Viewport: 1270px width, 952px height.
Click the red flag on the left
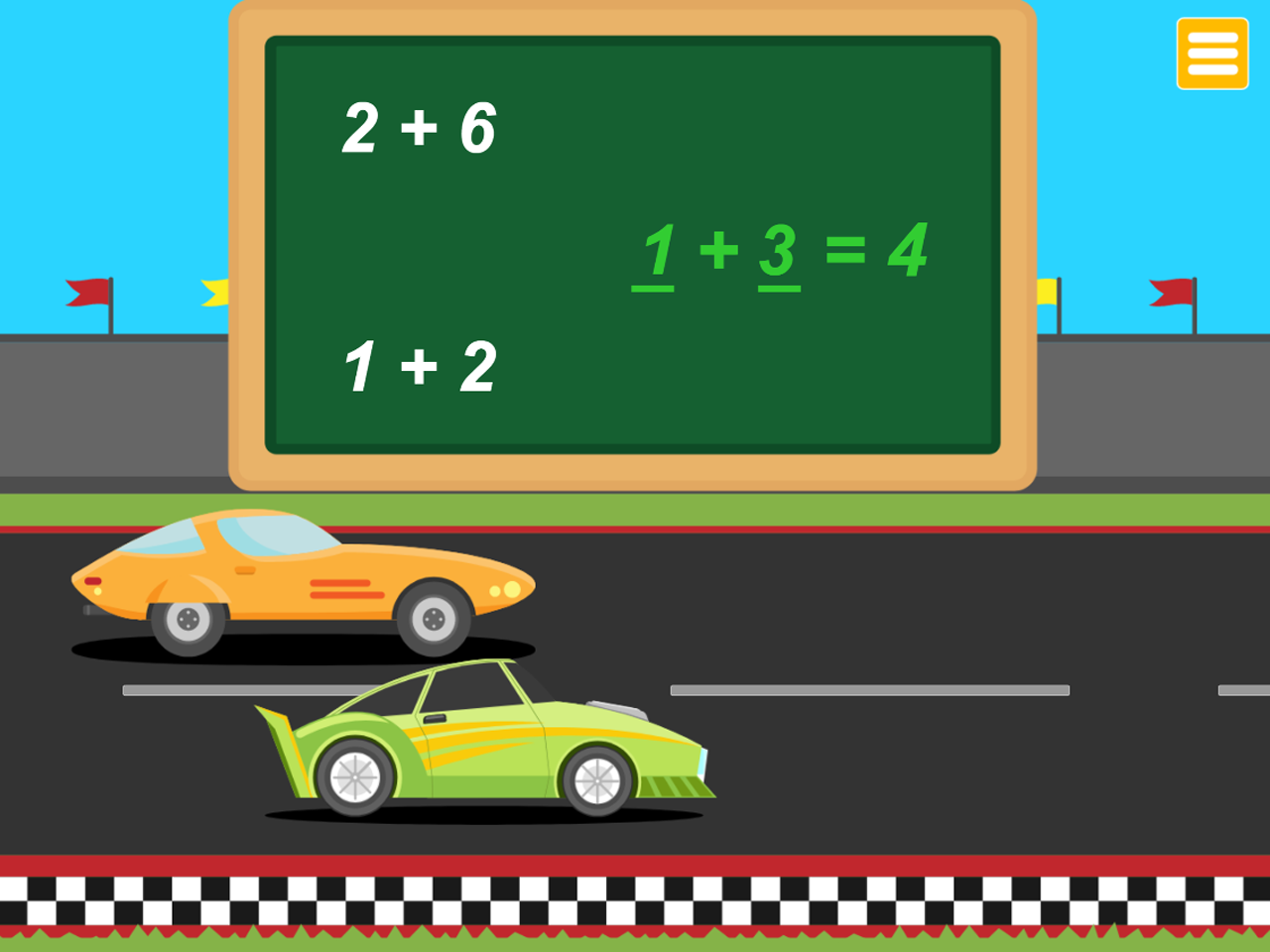(x=87, y=293)
